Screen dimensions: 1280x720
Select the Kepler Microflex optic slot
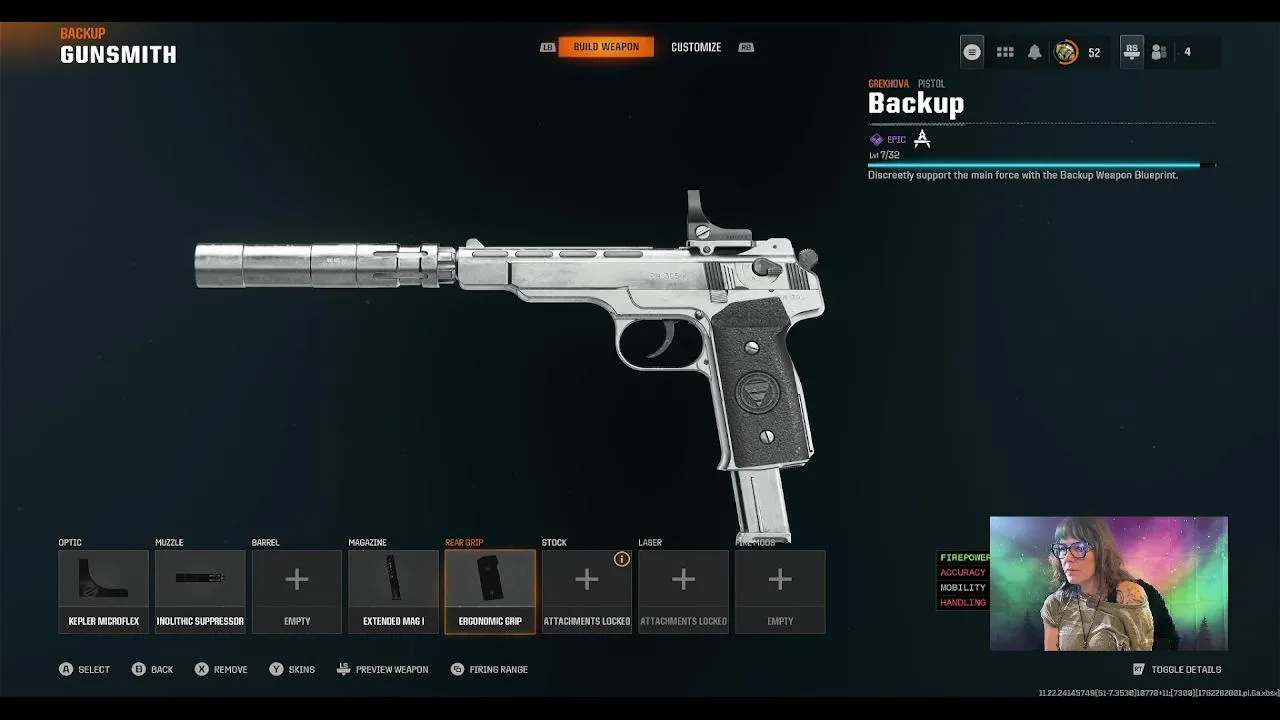pos(103,591)
